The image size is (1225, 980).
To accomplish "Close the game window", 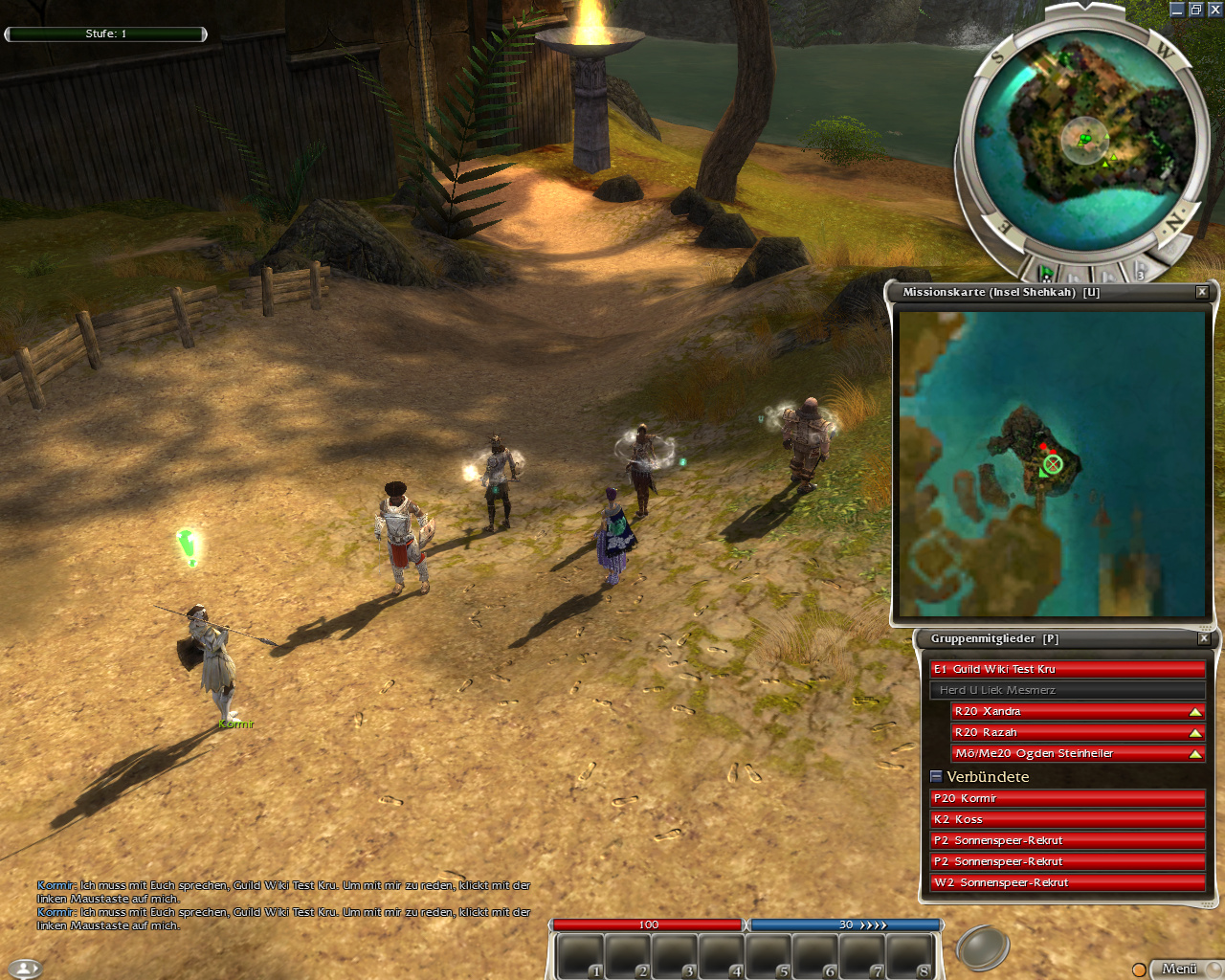I will (1214, 10).
